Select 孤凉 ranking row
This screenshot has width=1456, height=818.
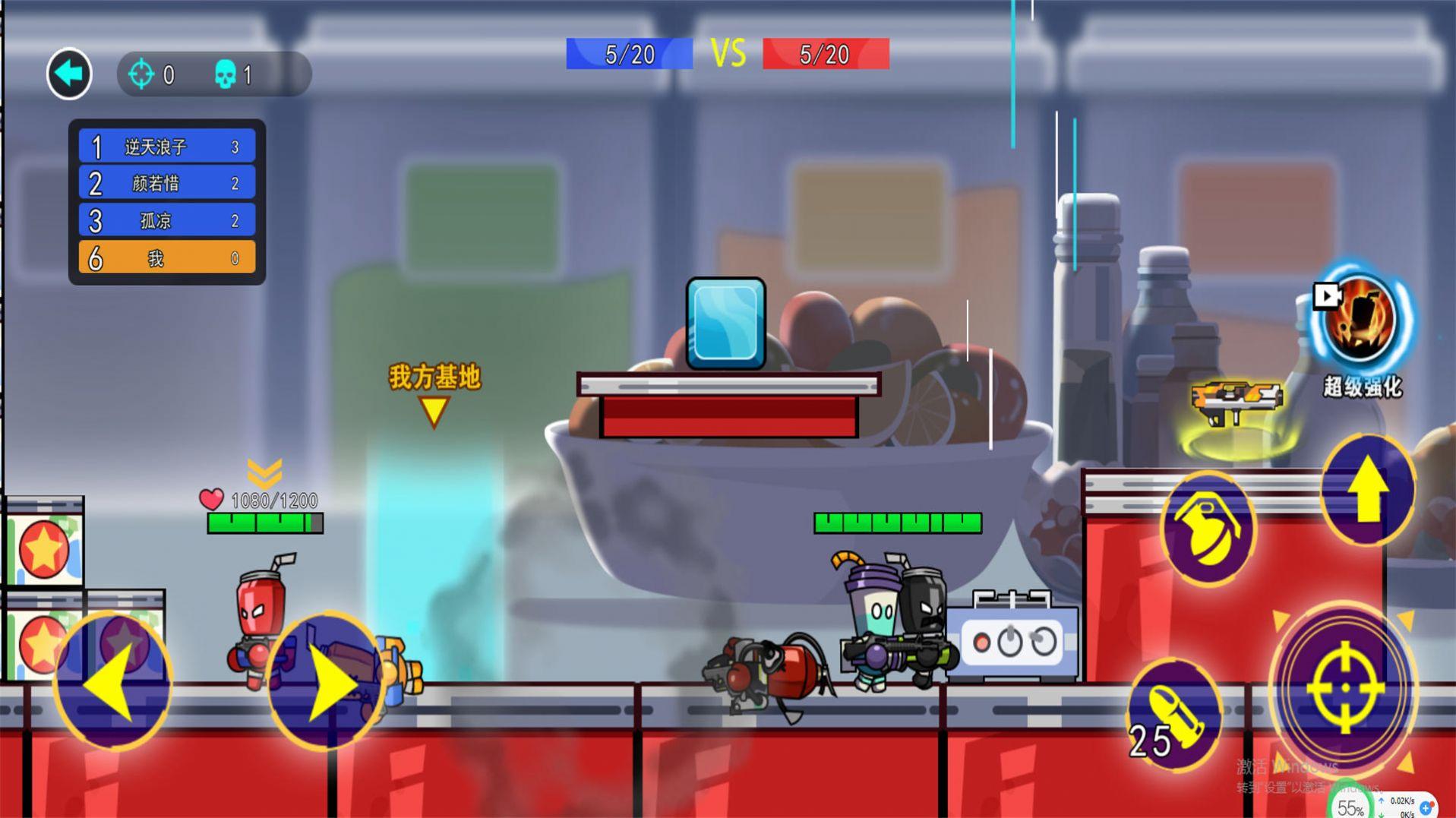pos(167,220)
